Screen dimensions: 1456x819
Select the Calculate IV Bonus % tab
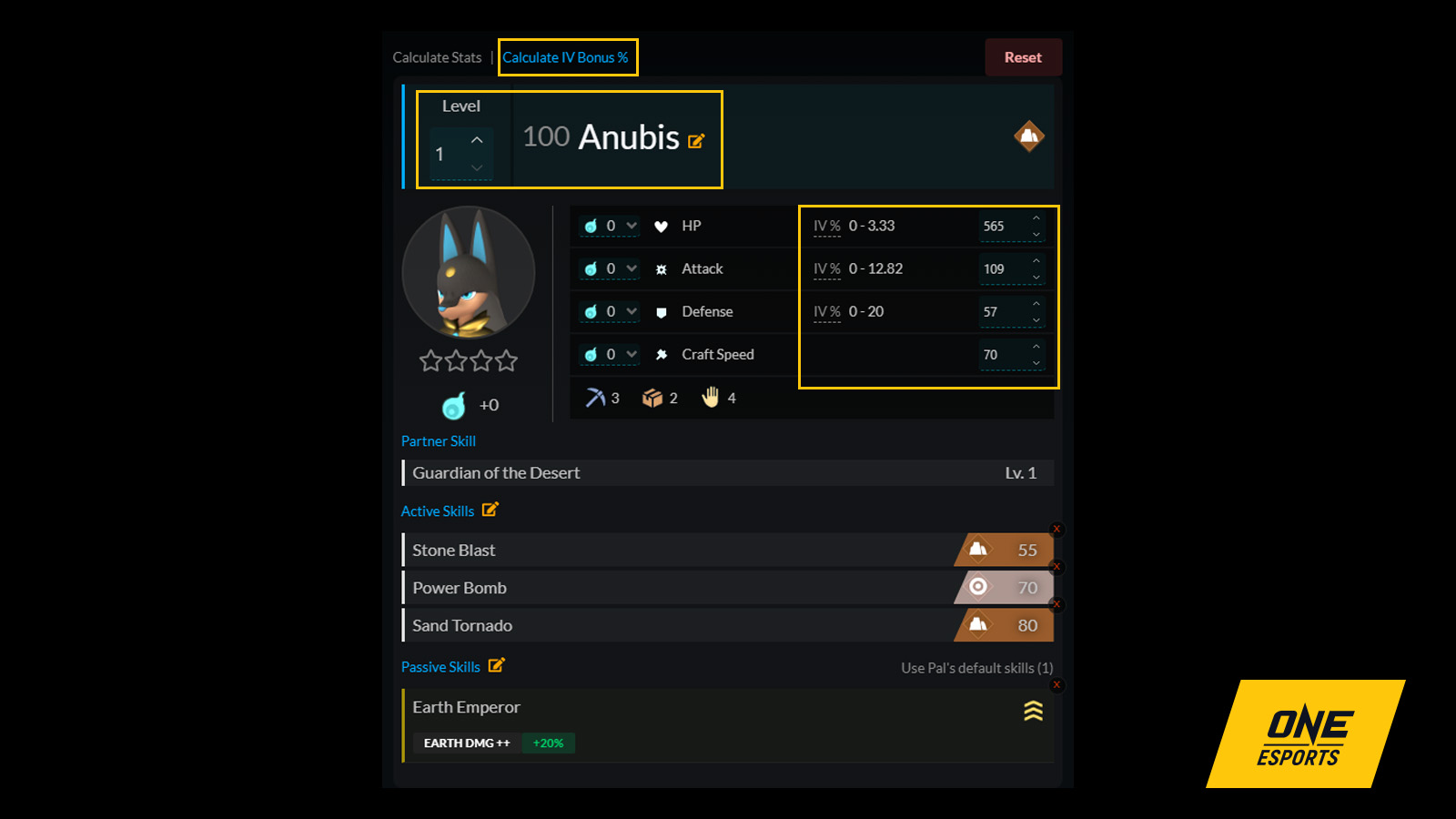point(566,56)
